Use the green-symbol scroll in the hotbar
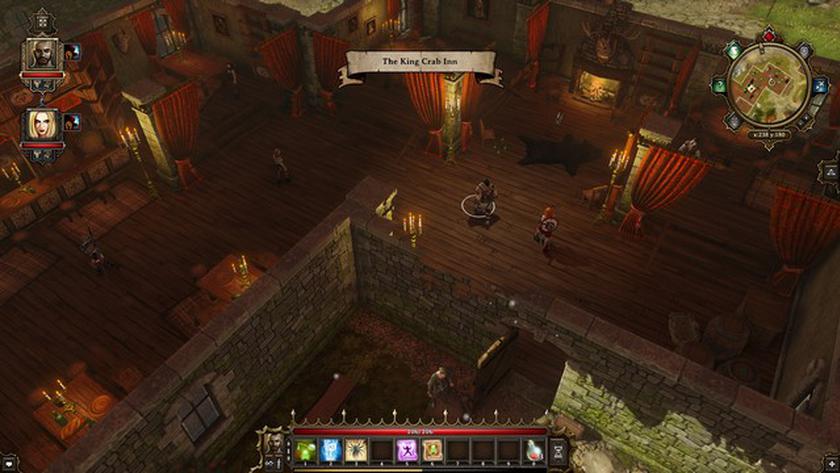Image resolution: width=840 pixels, height=473 pixels. 433,451
